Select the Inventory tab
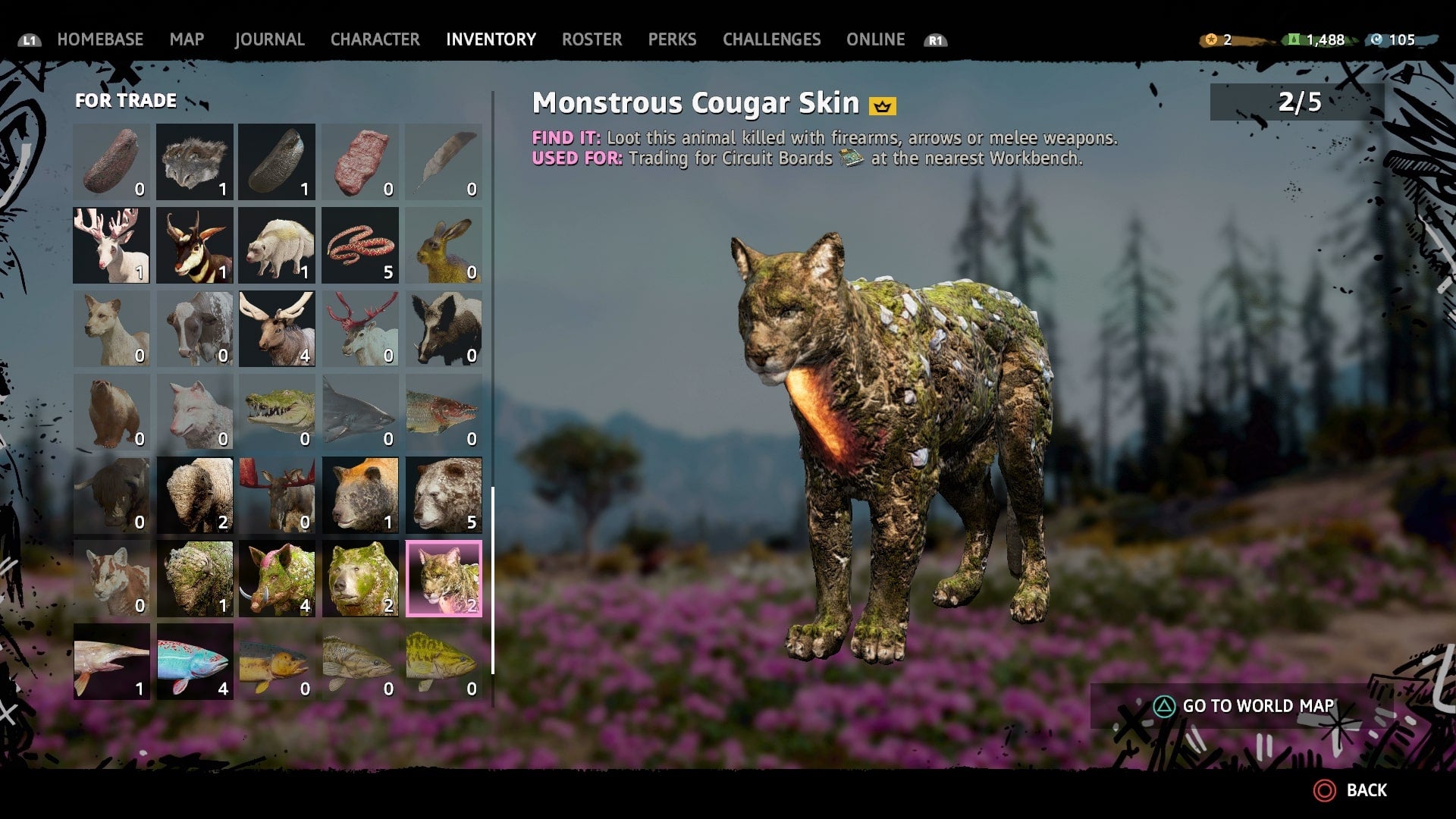 coord(491,39)
